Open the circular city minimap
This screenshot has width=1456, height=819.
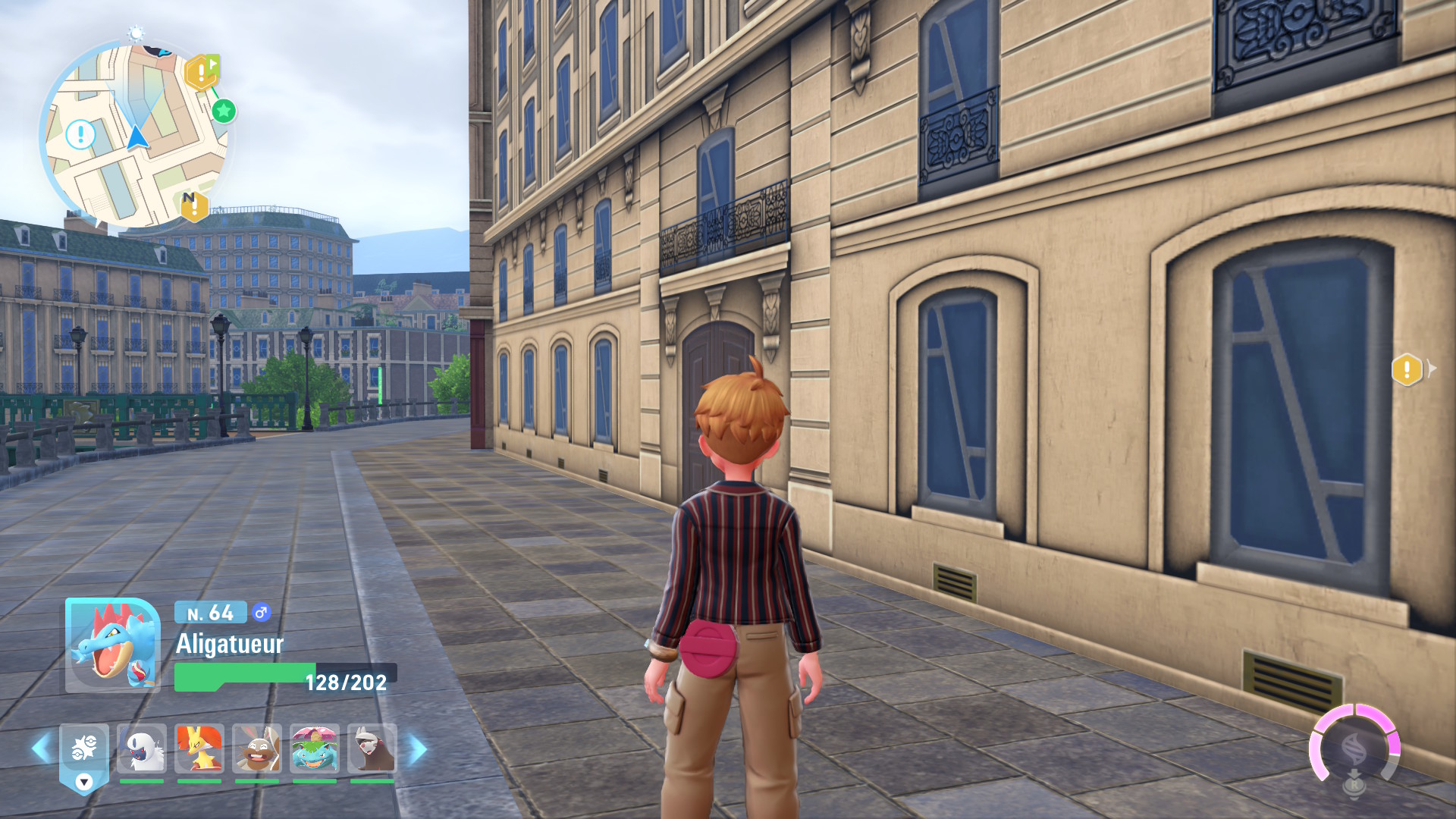click(135, 135)
